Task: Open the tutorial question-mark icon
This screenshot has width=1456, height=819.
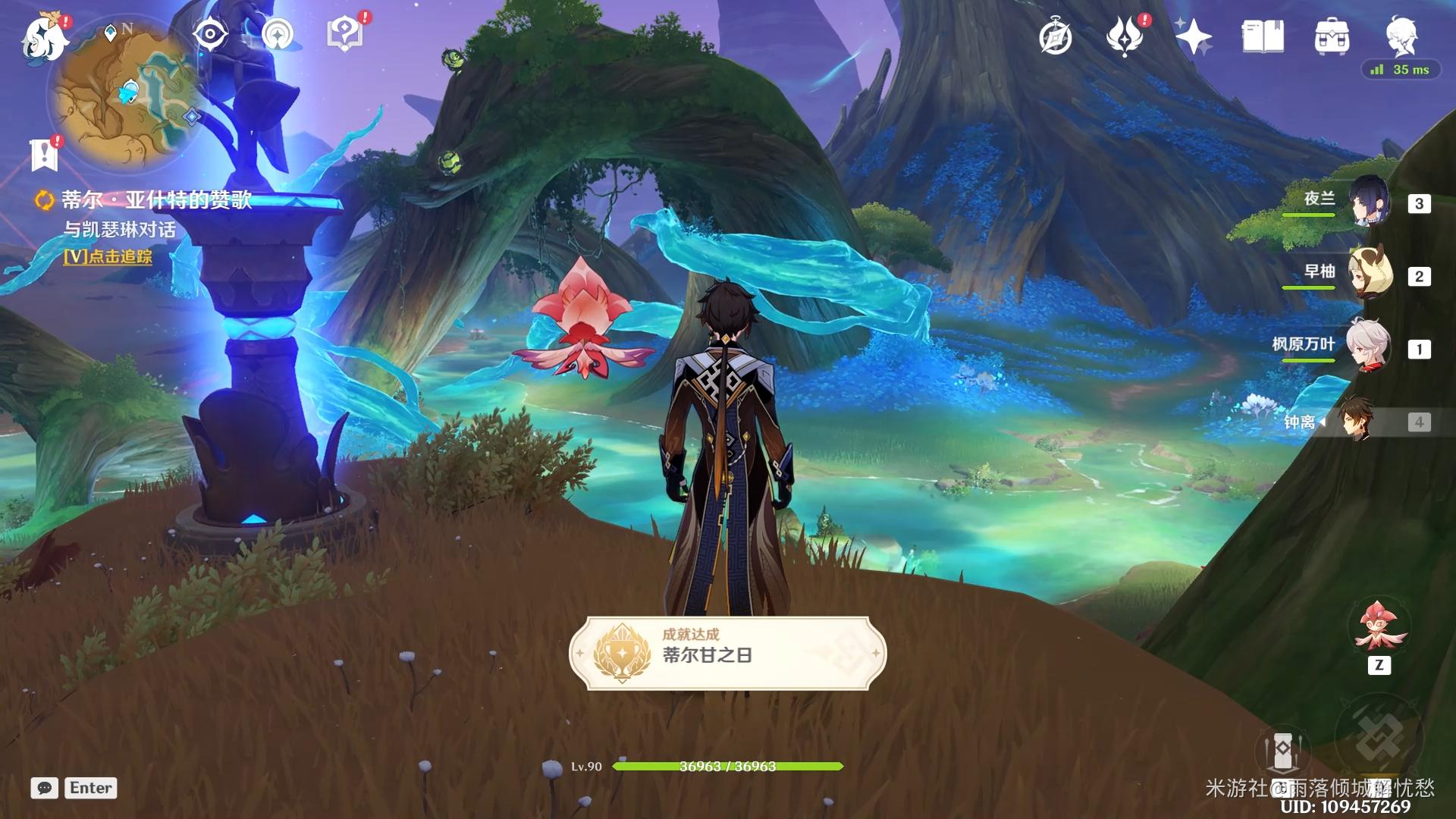Action: point(344,35)
